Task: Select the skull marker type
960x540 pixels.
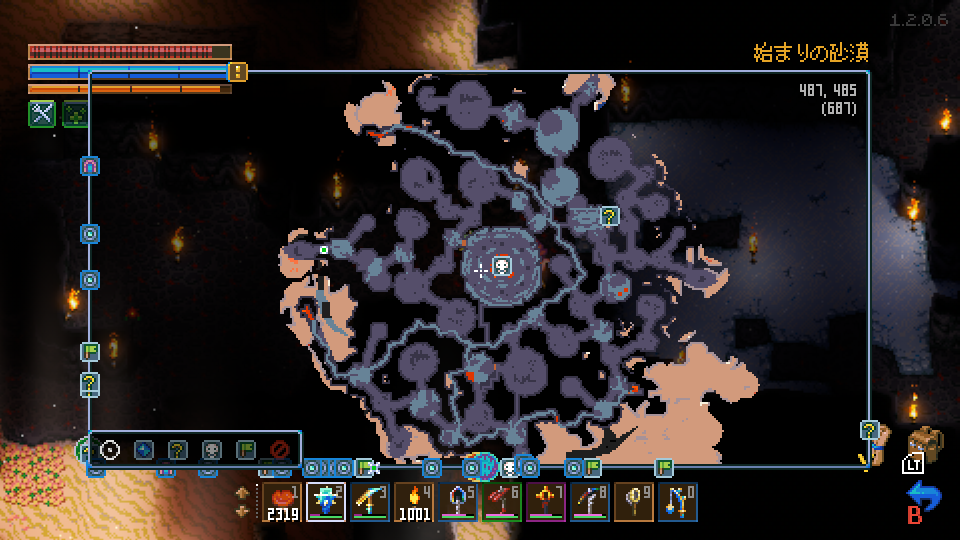Action: point(212,450)
